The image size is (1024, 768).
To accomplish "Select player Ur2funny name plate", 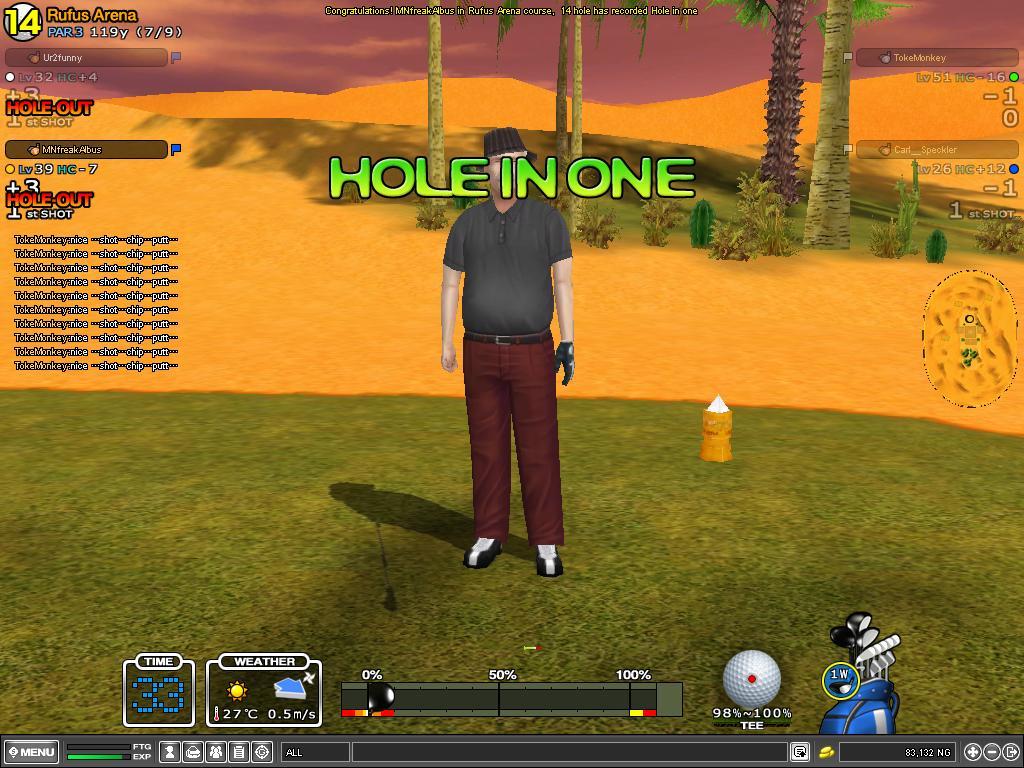I will pyautogui.click(x=86, y=58).
